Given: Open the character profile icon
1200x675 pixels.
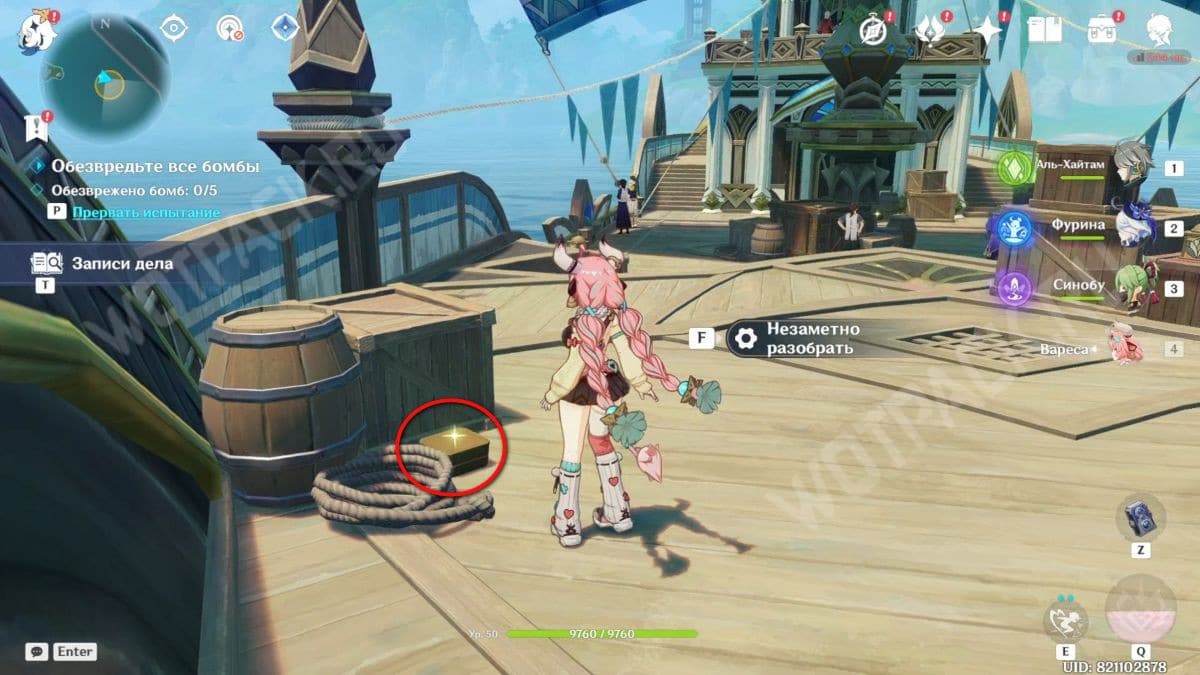Looking at the screenshot, I should [x=1160, y=29].
